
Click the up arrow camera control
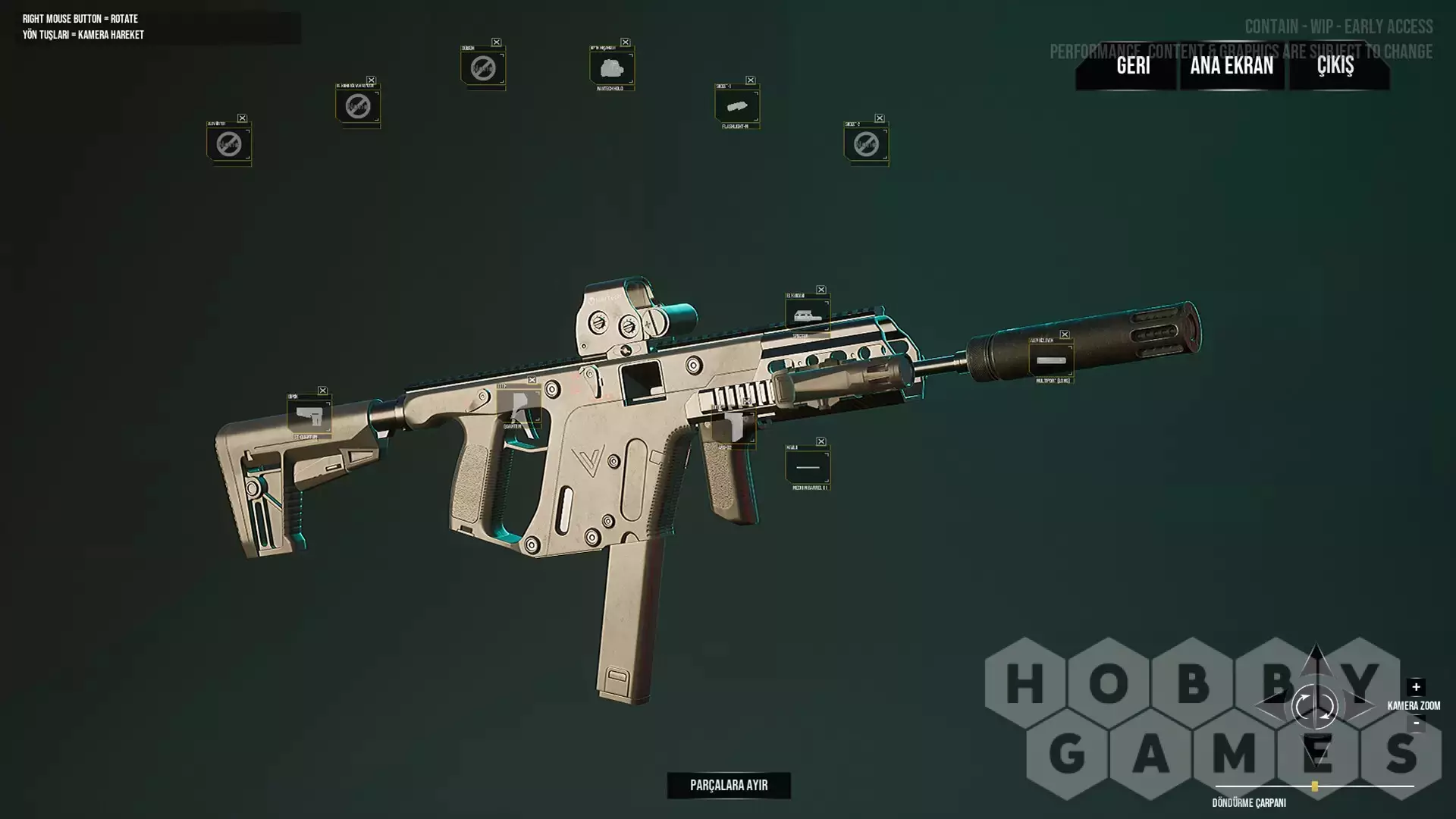(x=1316, y=658)
